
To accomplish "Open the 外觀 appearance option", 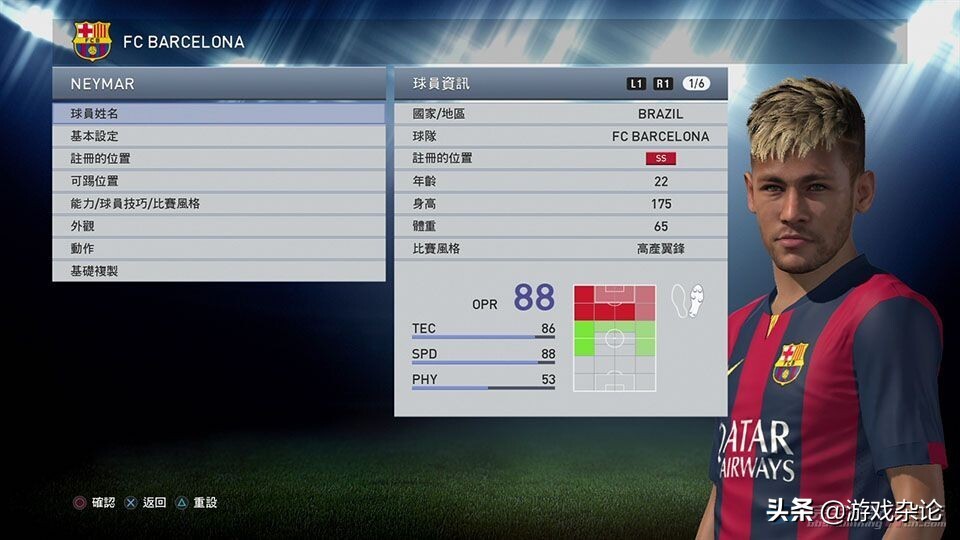I will pos(218,226).
